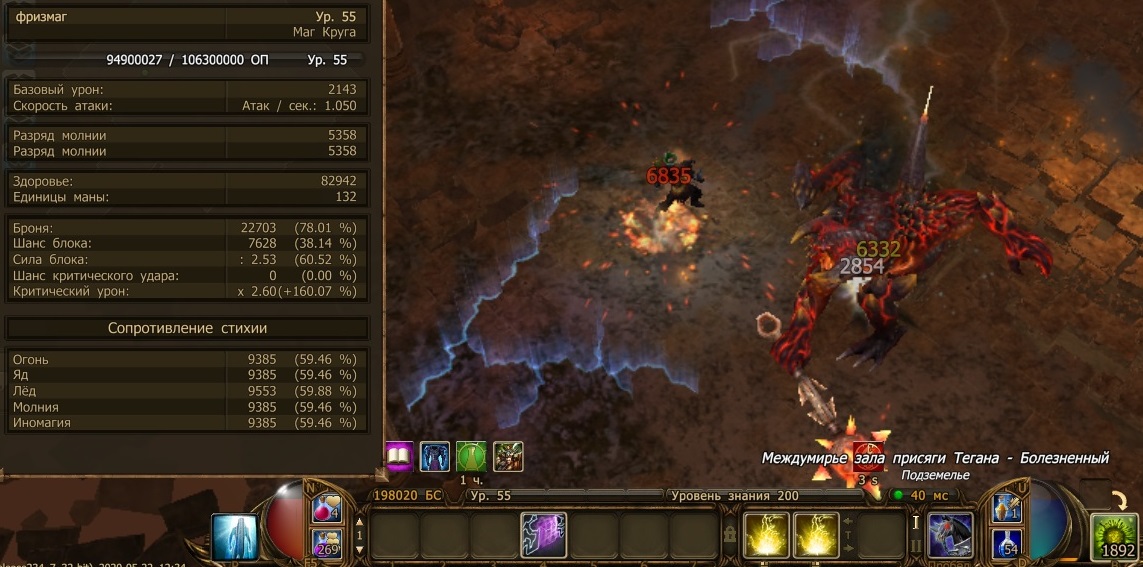The image size is (1143, 567).
Task: Switch hotbar page with the up arrow
Action: [360, 519]
